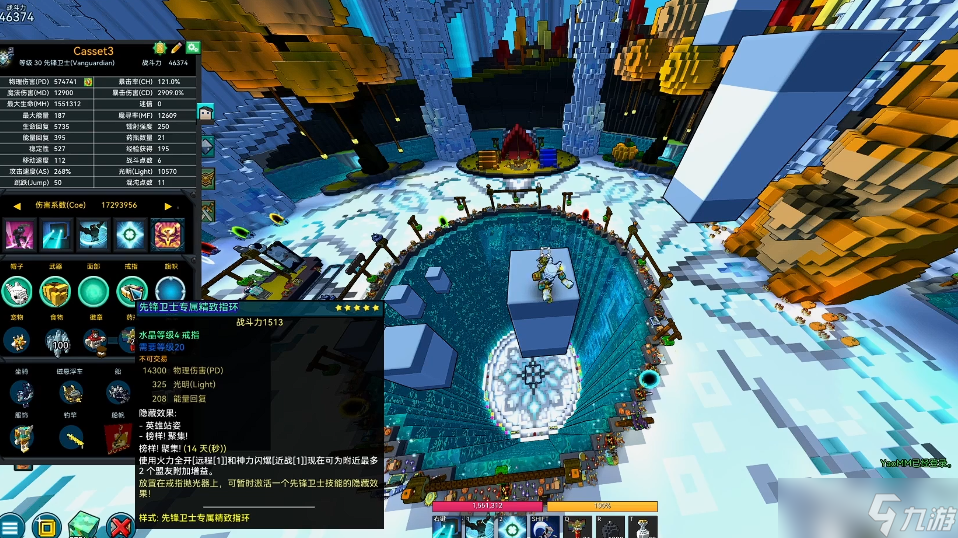Image resolution: width=958 pixels, height=538 pixels.
Task: Select the character portrait side tab
Action: tap(207, 114)
